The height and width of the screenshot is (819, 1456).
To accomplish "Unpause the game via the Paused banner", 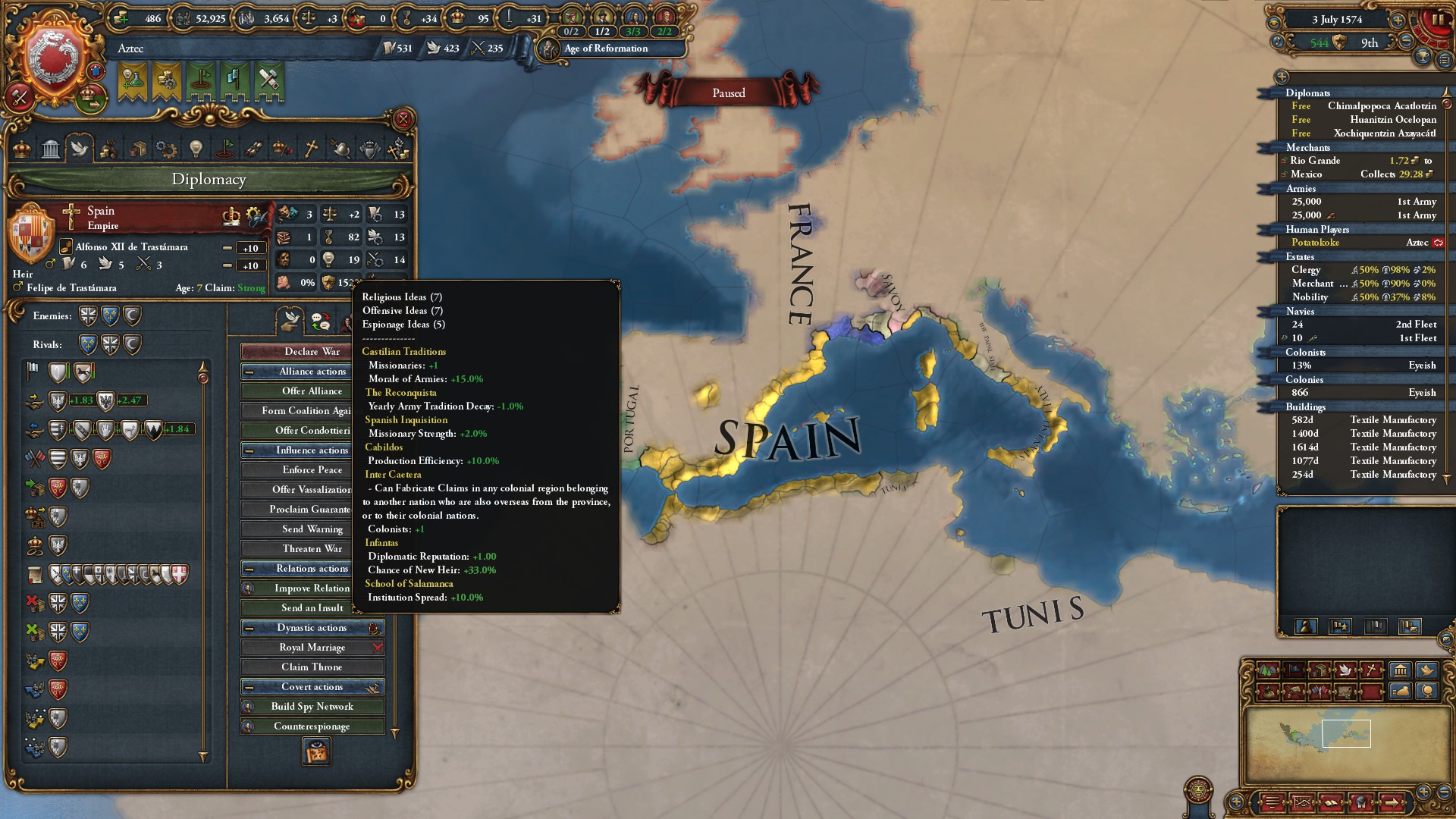I will point(728,92).
